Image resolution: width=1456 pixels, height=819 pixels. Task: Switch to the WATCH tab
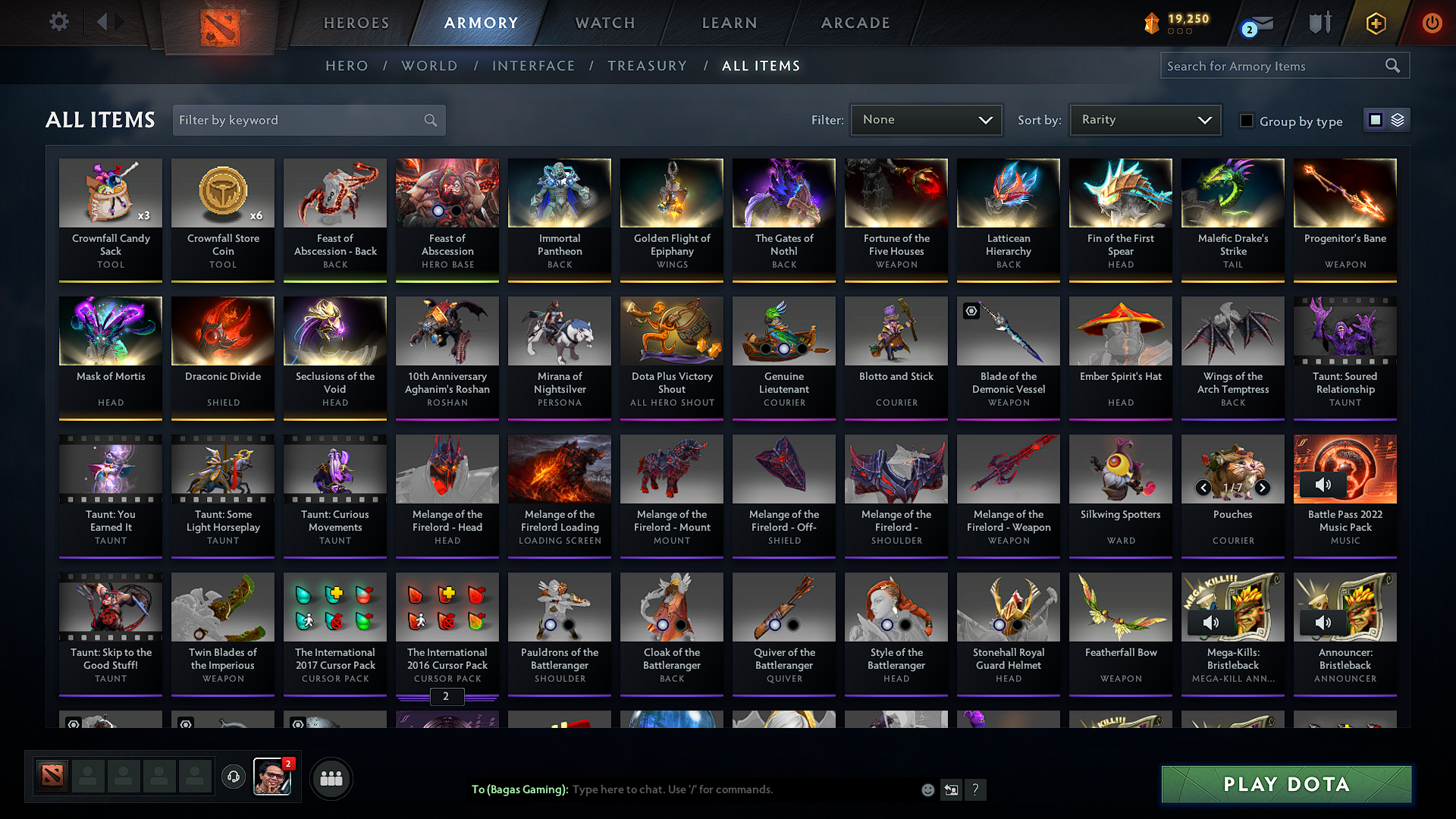coord(604,23)
